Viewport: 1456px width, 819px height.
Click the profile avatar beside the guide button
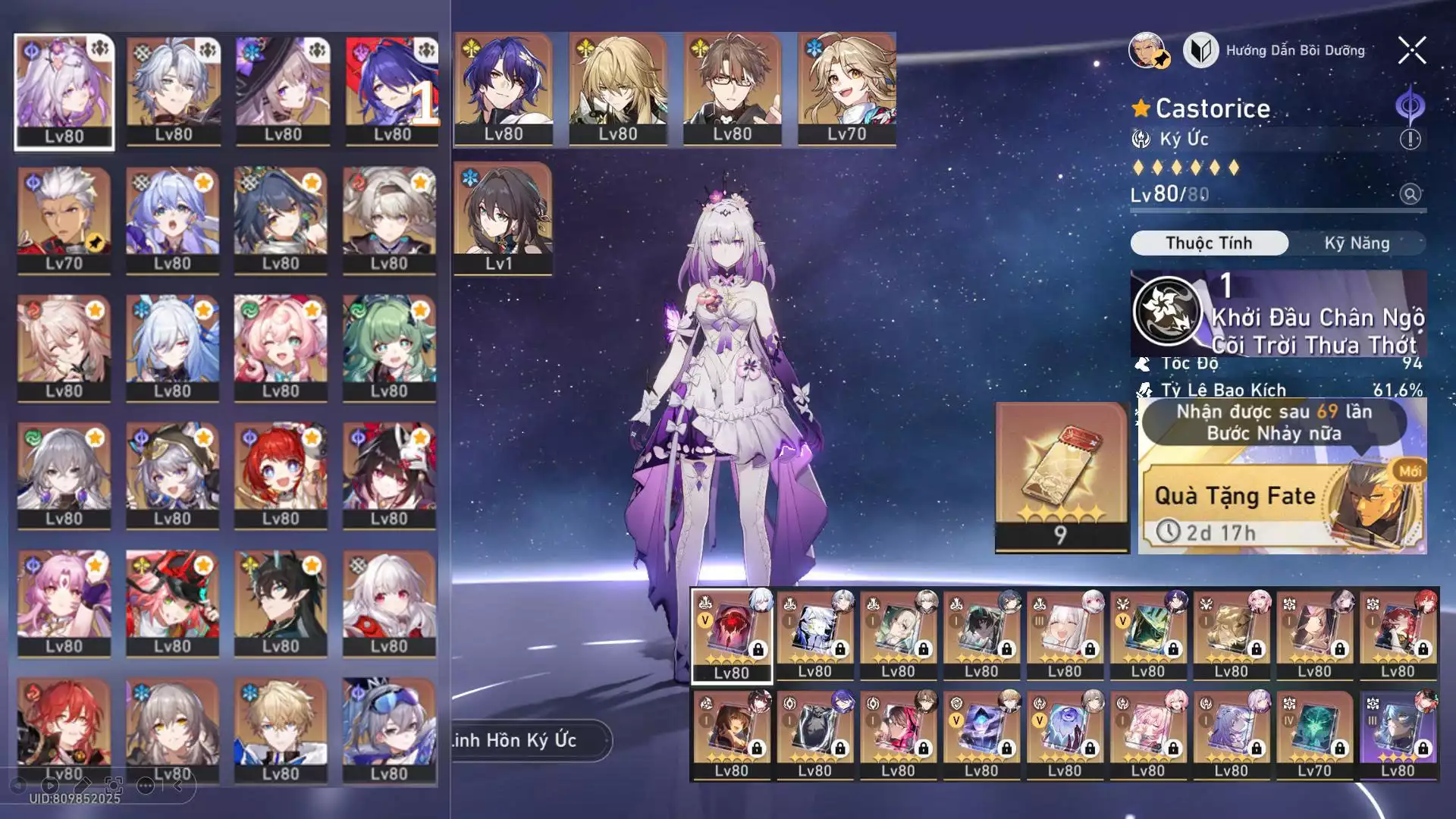click(x=1147, y=51)
